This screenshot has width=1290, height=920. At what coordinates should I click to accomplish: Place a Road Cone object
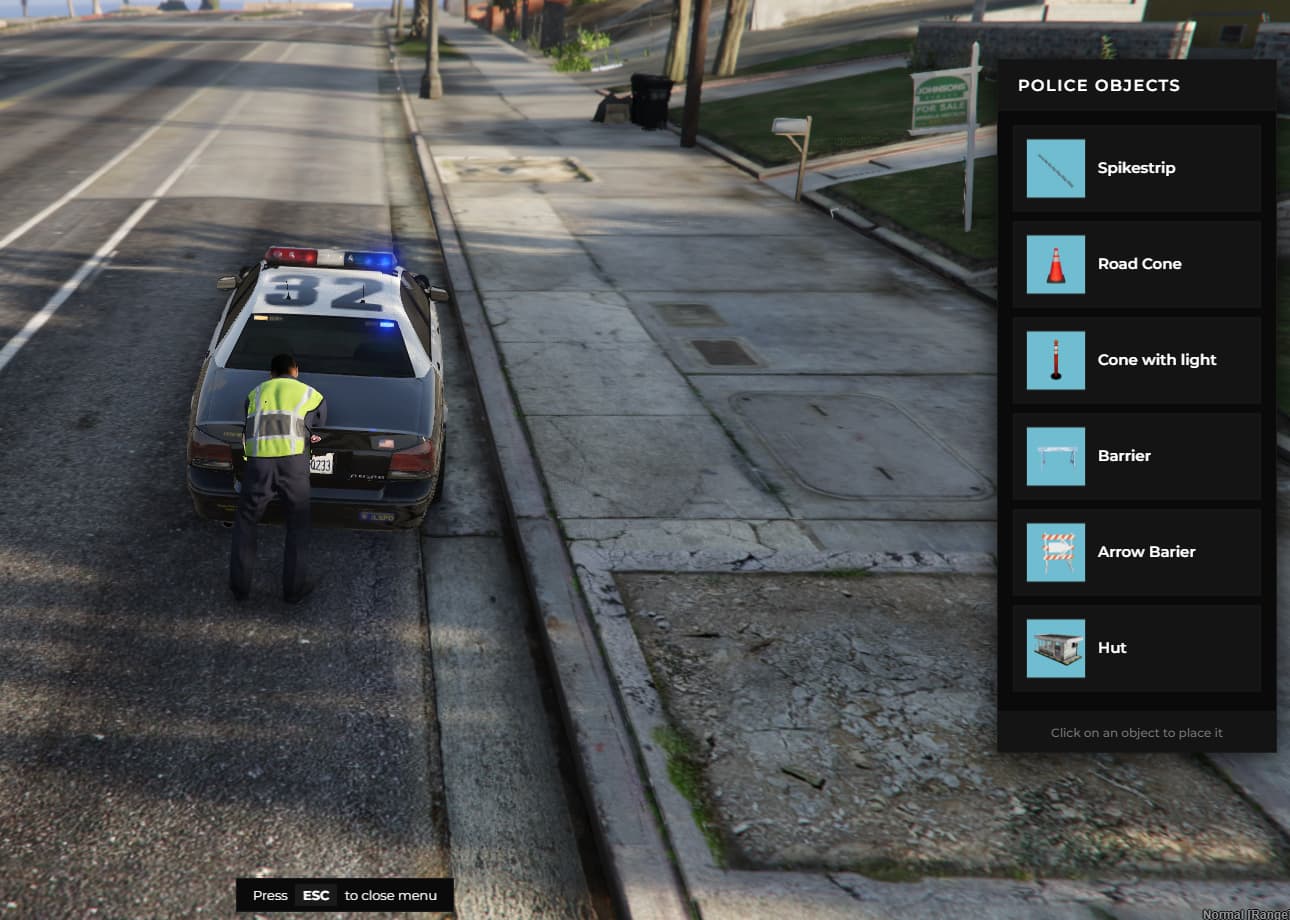coord(1136,264)
